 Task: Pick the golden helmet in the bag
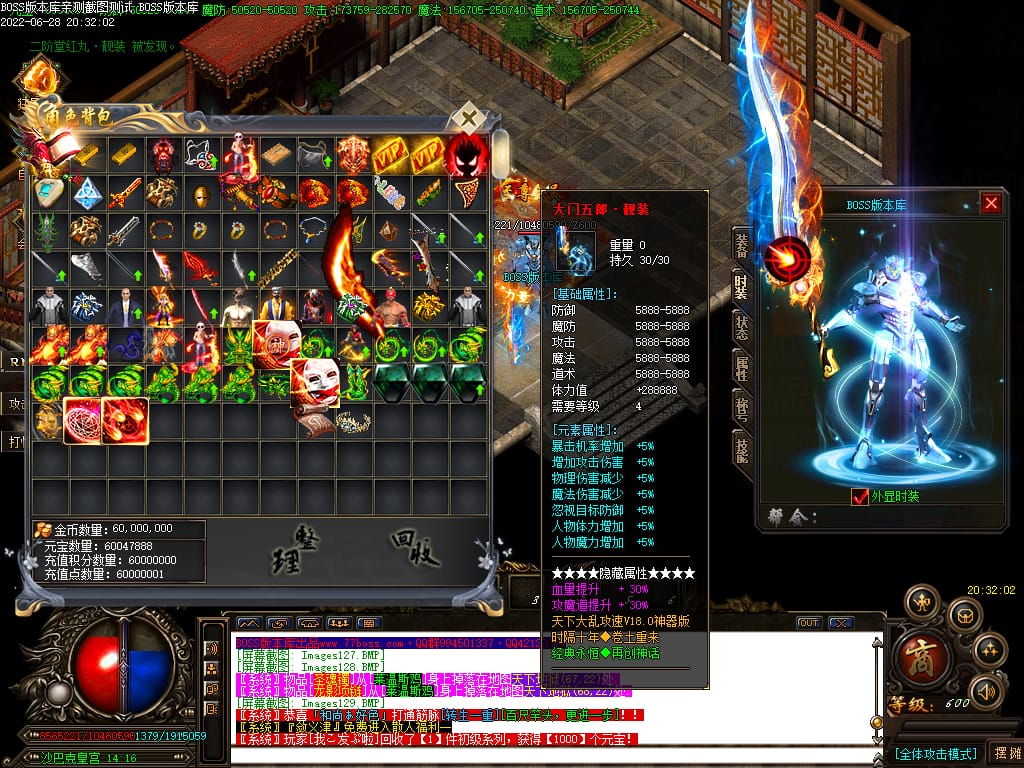click(x=202, y=193)
